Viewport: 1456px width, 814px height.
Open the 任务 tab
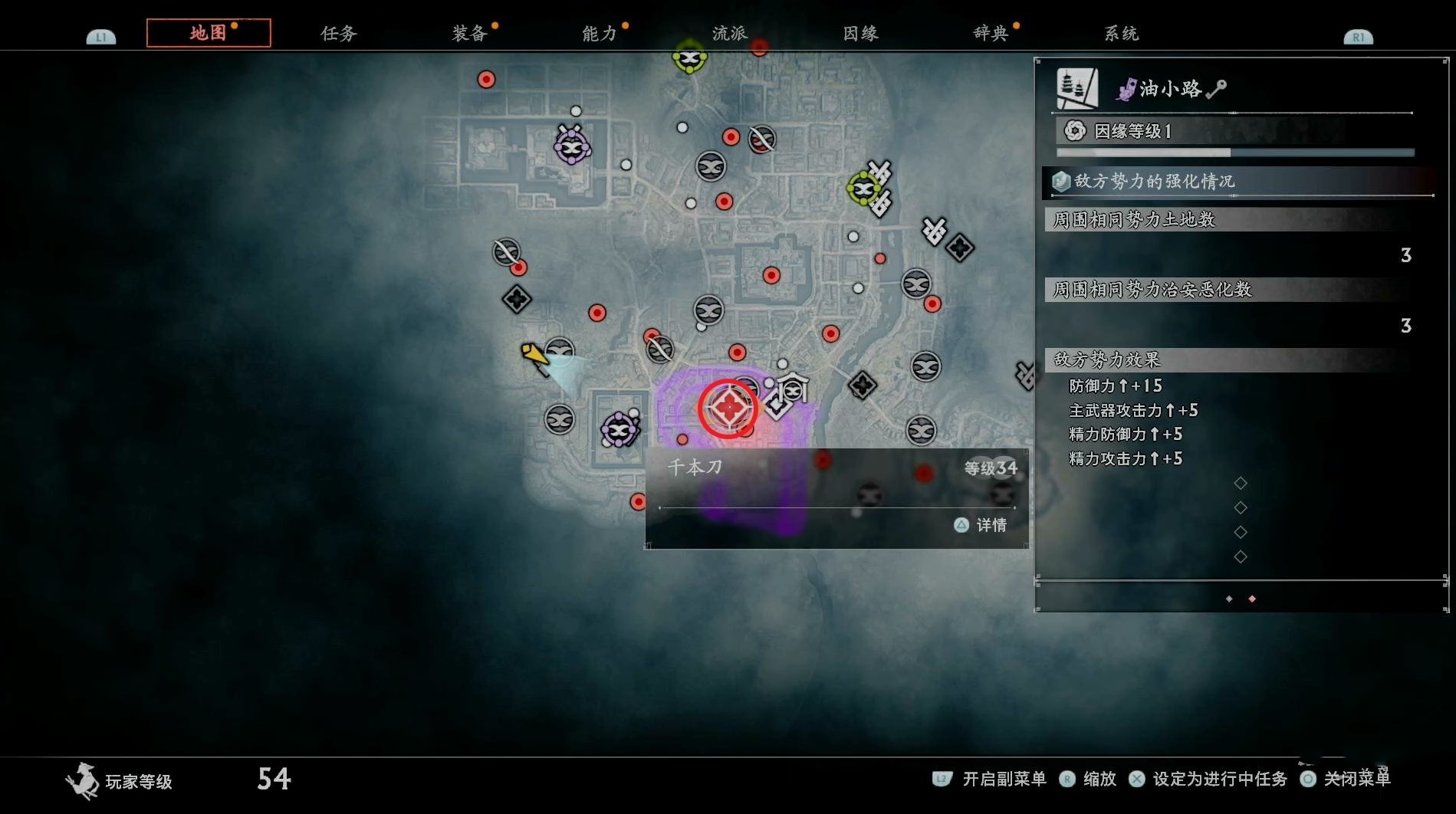[x=338, y=33]
